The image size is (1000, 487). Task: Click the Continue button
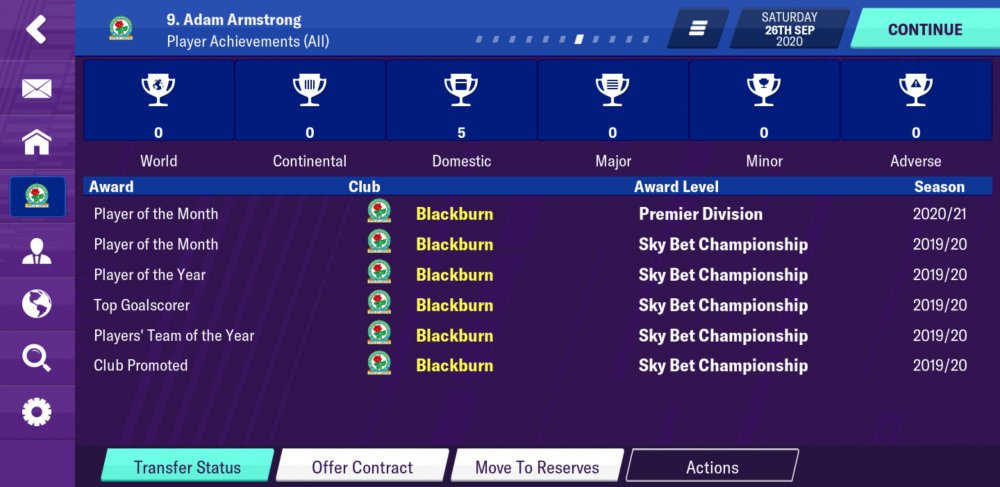pos(924,29)
